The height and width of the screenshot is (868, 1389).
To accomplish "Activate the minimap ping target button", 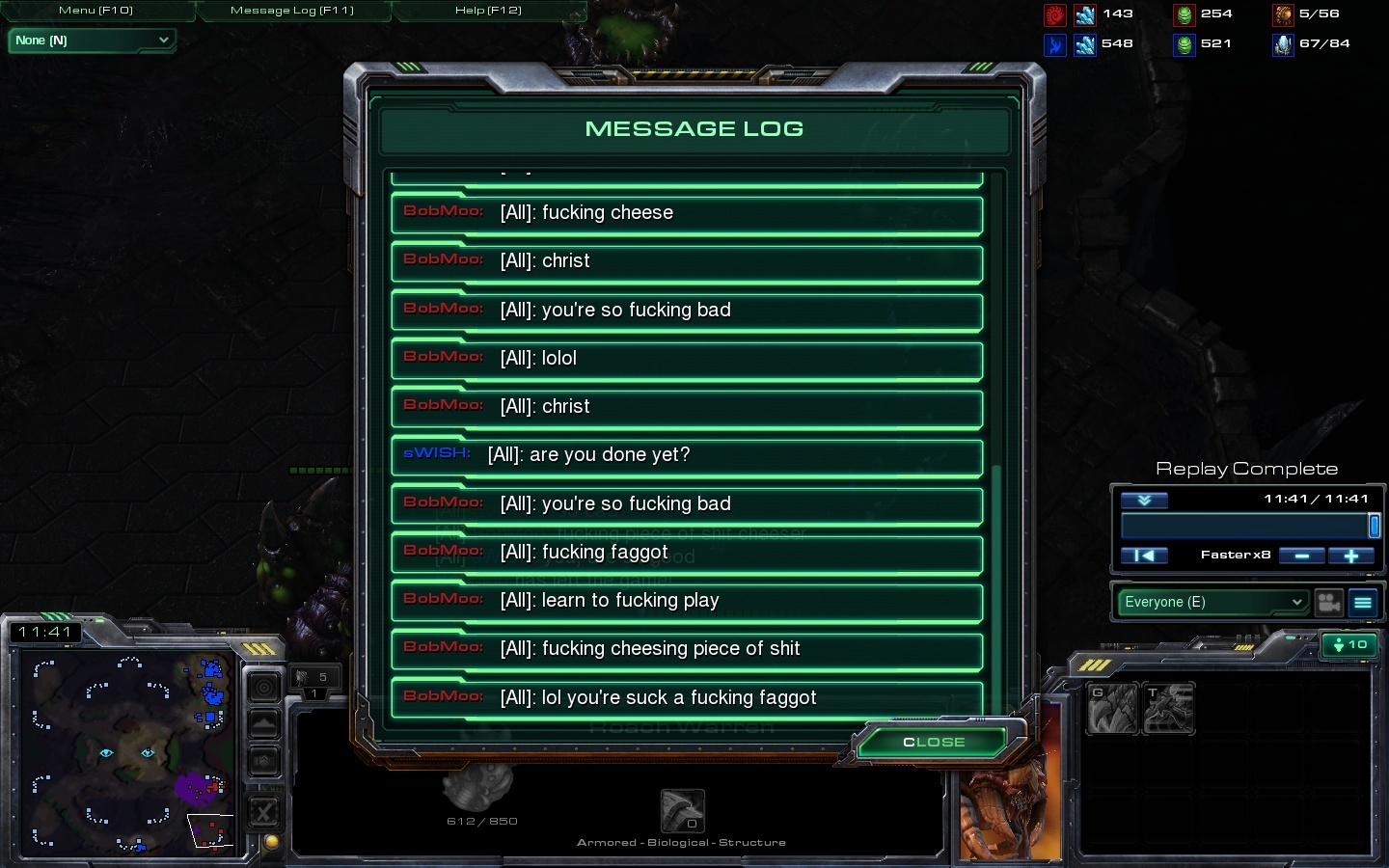I will (x=263, y=687).
